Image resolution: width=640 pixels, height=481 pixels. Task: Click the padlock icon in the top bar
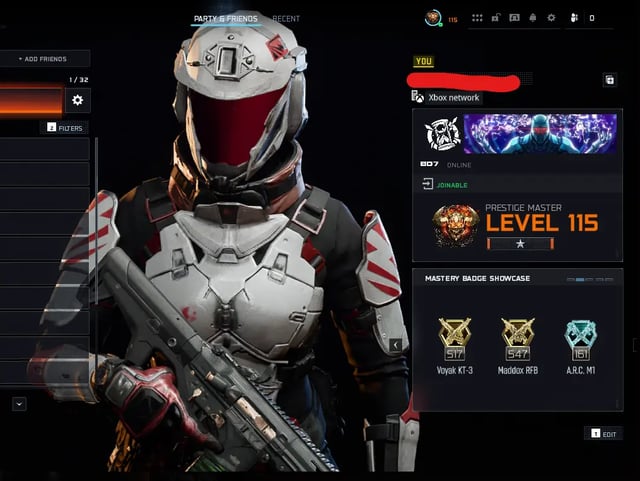tap(496, 18)
